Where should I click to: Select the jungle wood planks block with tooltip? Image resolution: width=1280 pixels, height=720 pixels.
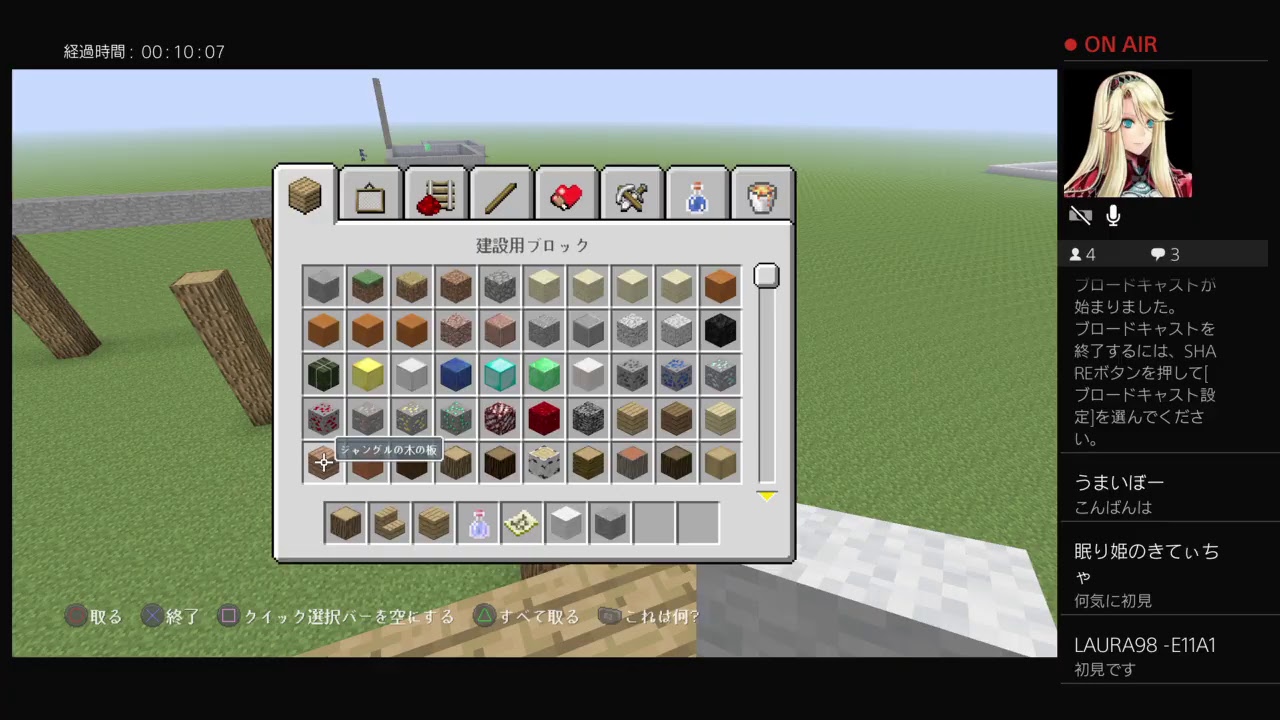[323, 462]
